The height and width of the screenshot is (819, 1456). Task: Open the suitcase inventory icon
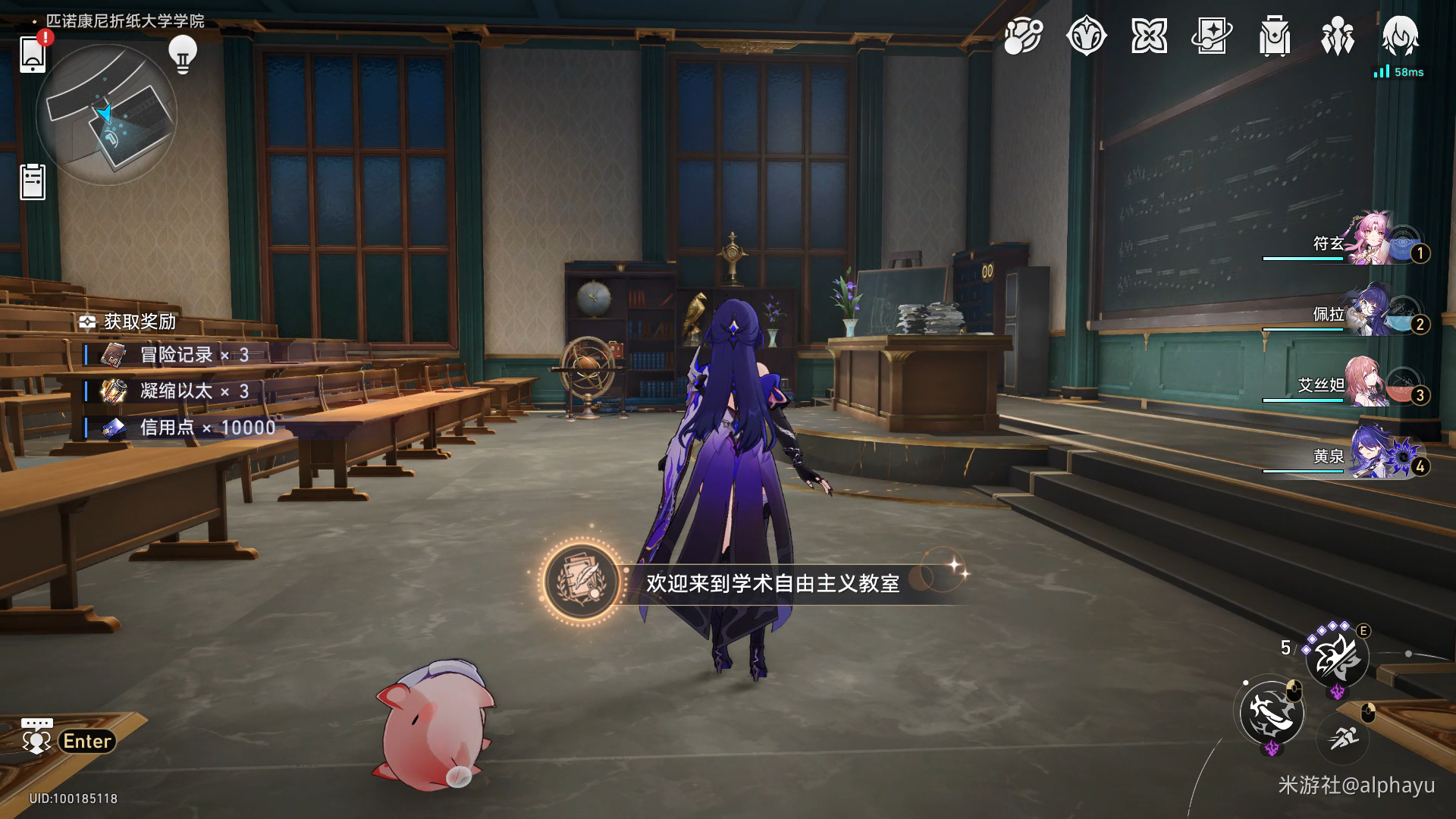pos(1275,36)
